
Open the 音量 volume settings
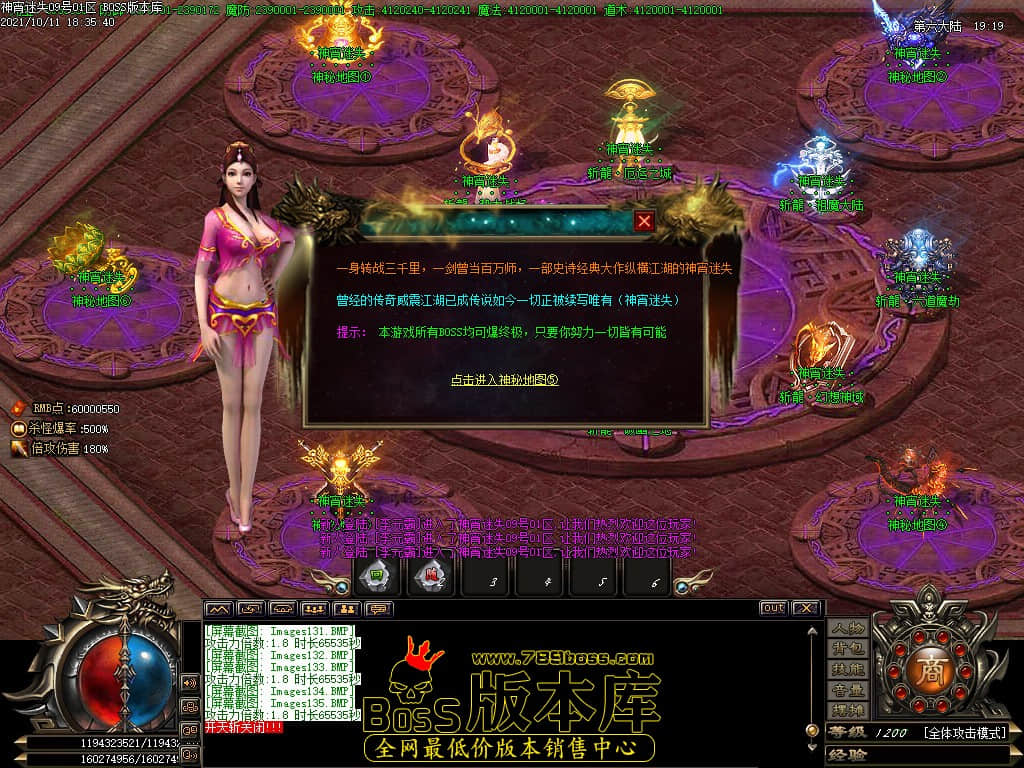click(846, 690)
